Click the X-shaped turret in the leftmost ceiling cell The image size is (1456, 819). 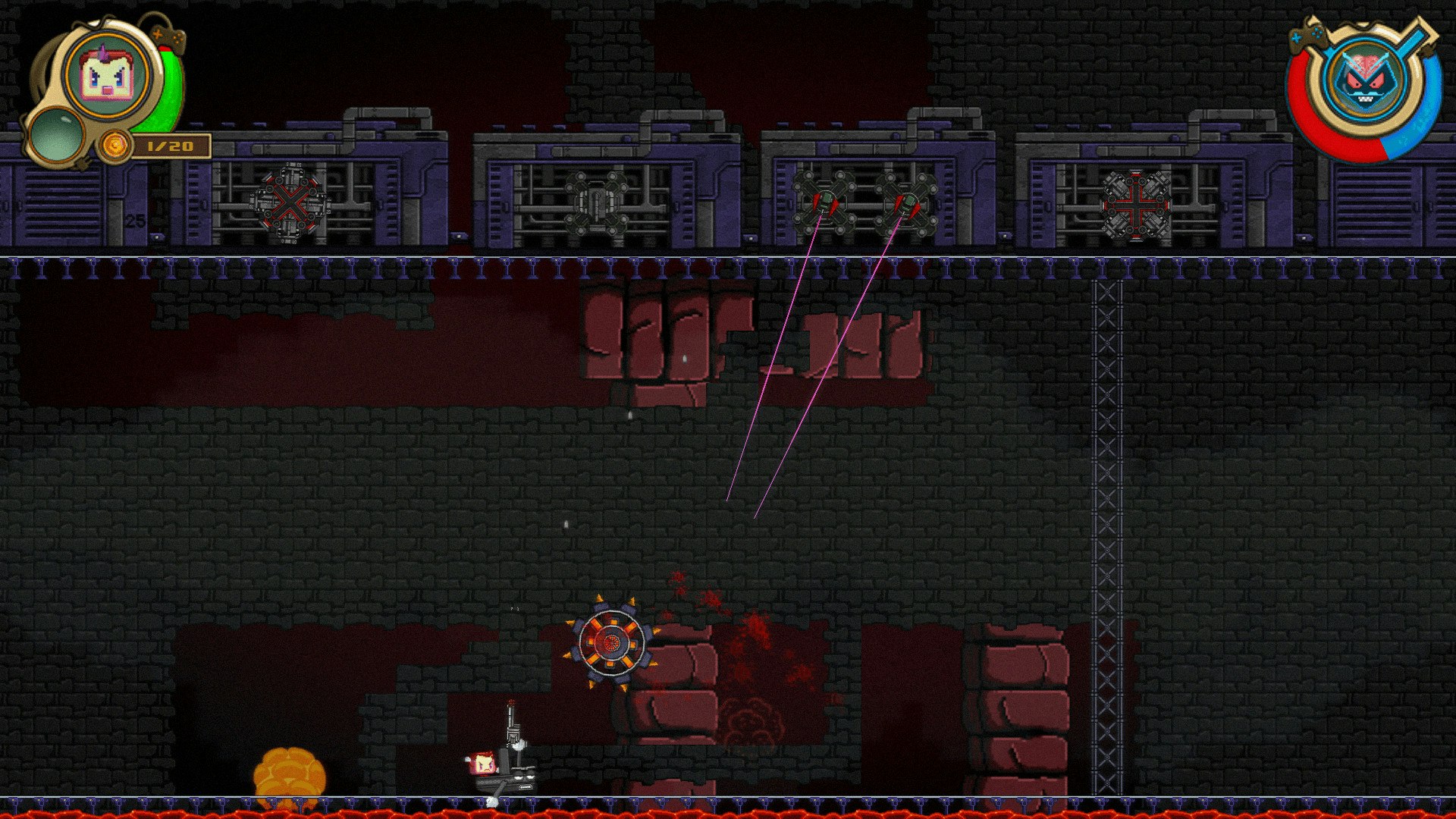click(x=292, y=203)
